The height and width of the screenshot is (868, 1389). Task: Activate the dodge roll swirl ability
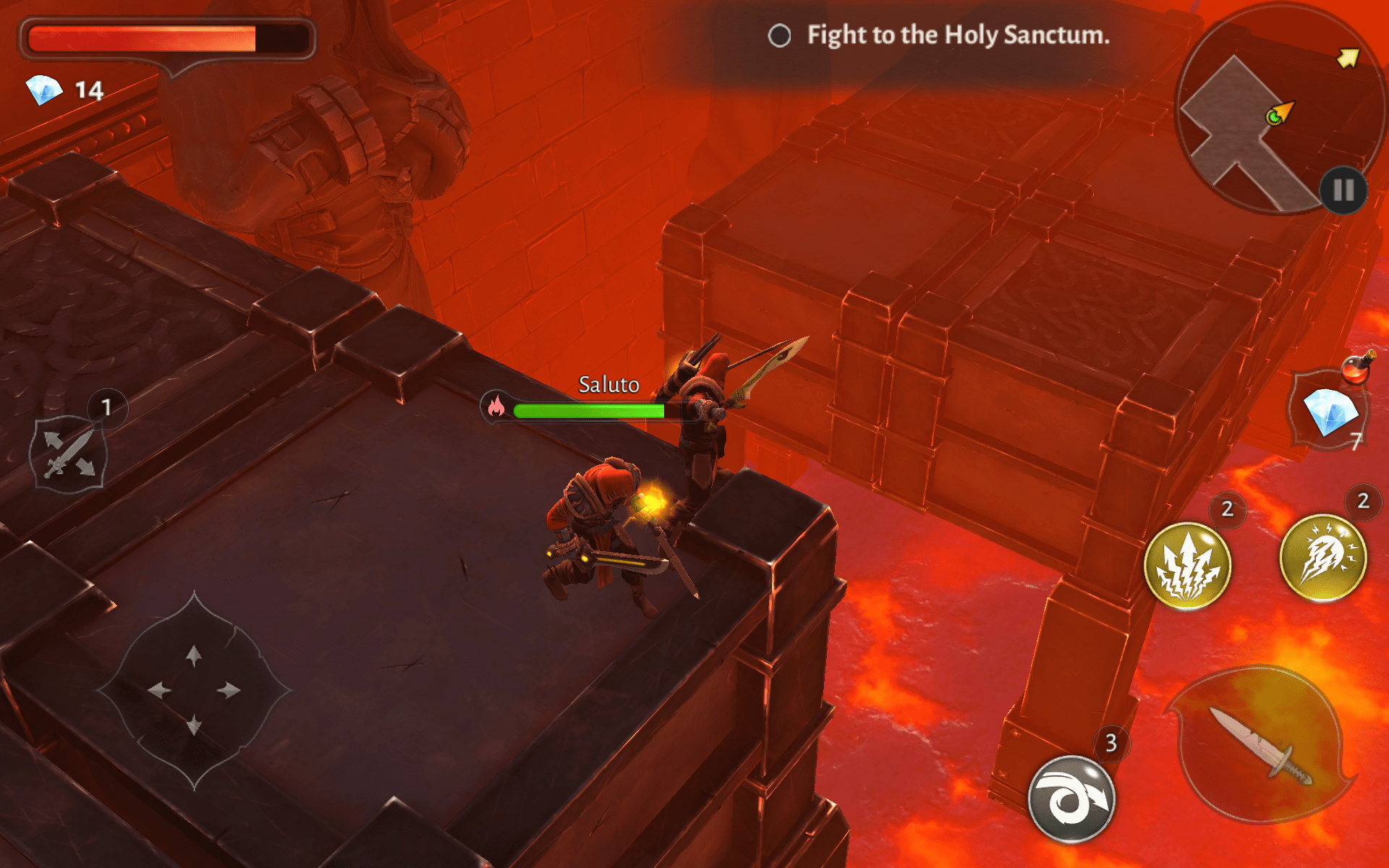(x=1071, y=799)
